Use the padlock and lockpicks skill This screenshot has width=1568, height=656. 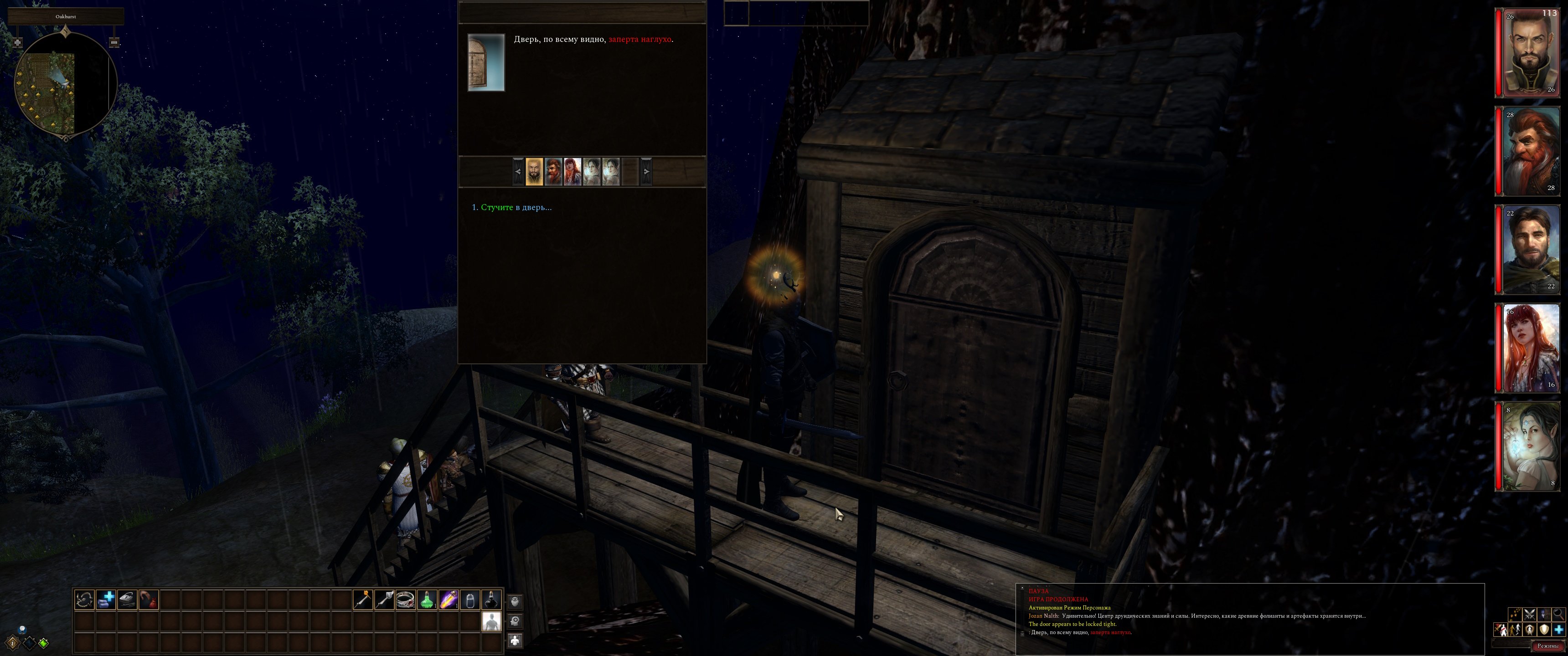(127, 600)
